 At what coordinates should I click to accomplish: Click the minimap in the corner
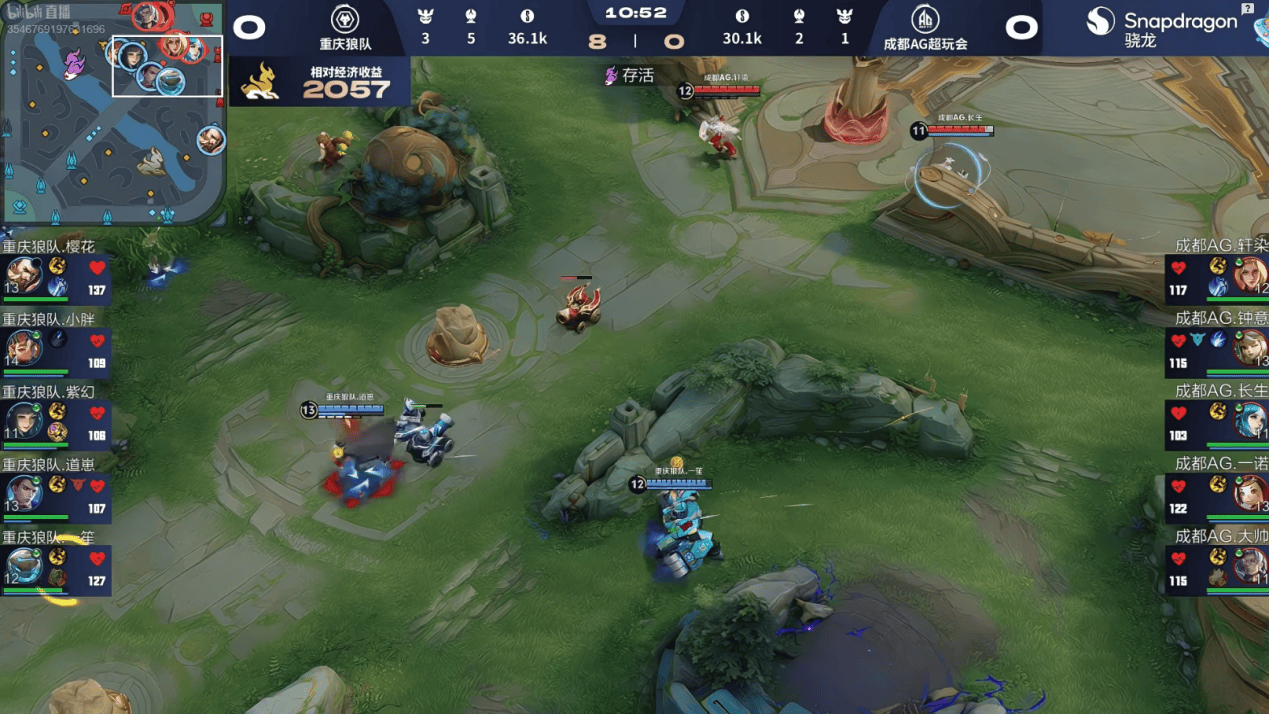pyautogui.click(x=113, y=113)
